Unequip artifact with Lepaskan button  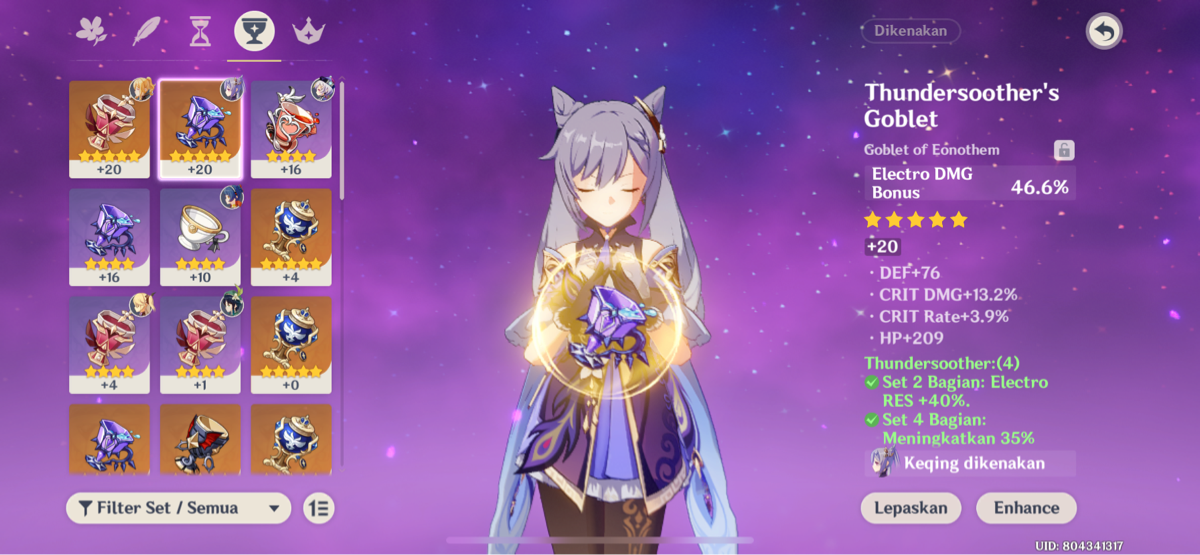pos(911,508)
